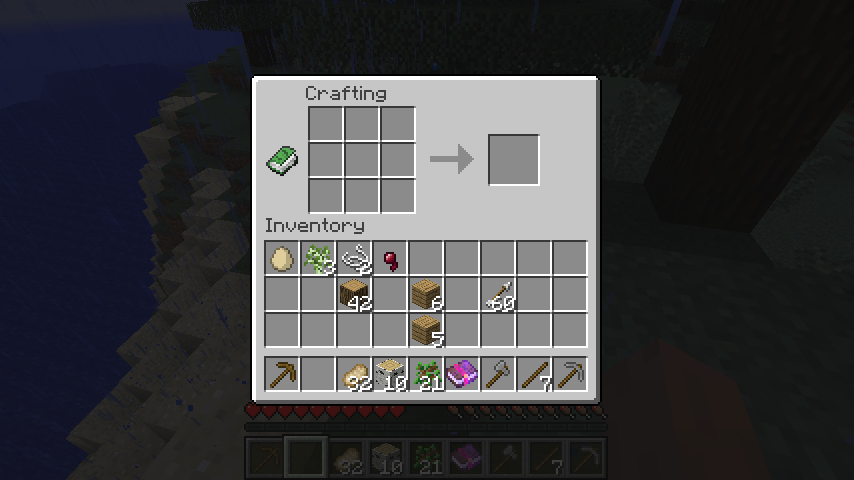
Task: Select the stack of 7 sticks
Action: (535, 375)
